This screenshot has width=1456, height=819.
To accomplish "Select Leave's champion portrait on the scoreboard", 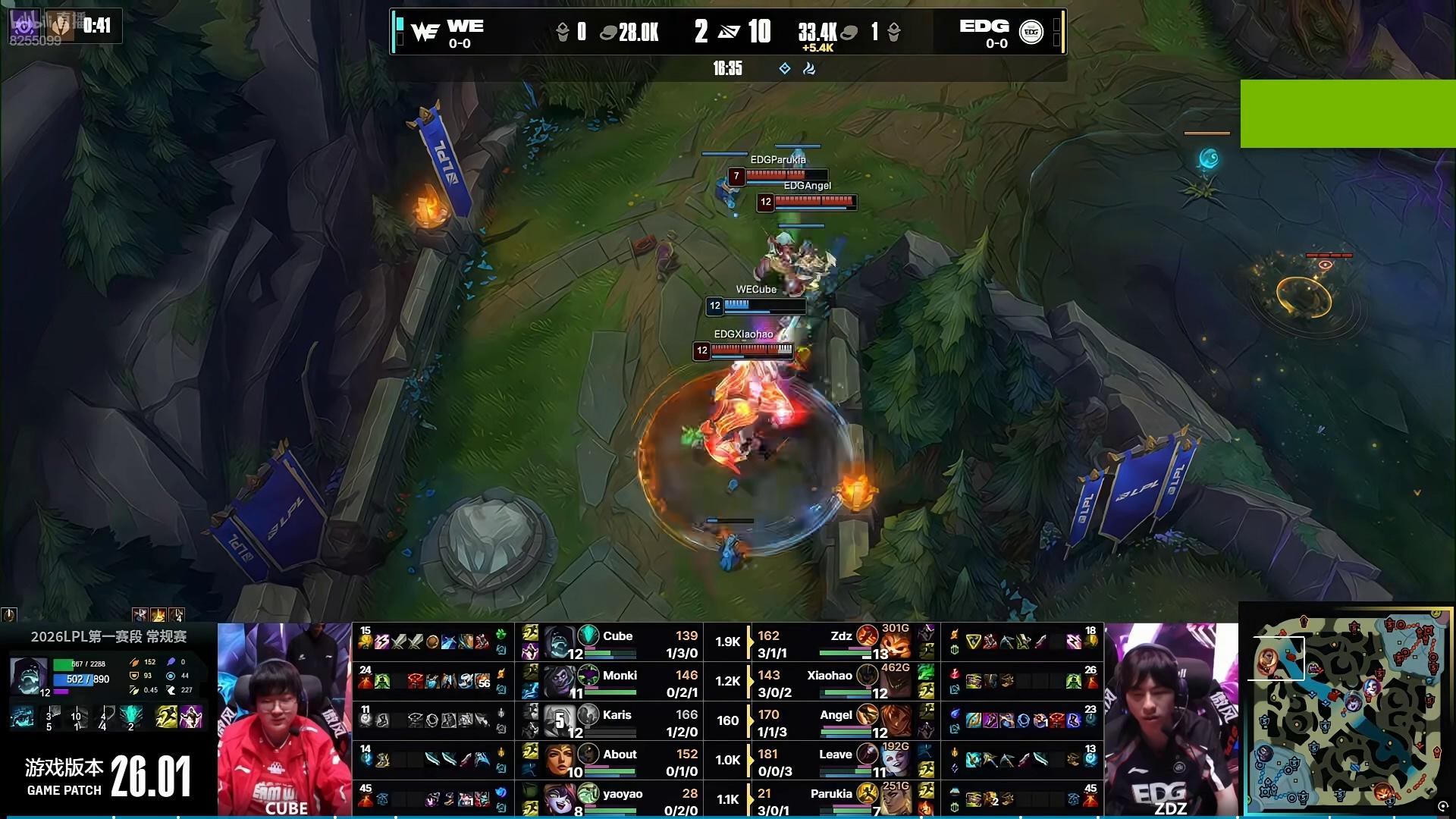I will click(895, 761).
